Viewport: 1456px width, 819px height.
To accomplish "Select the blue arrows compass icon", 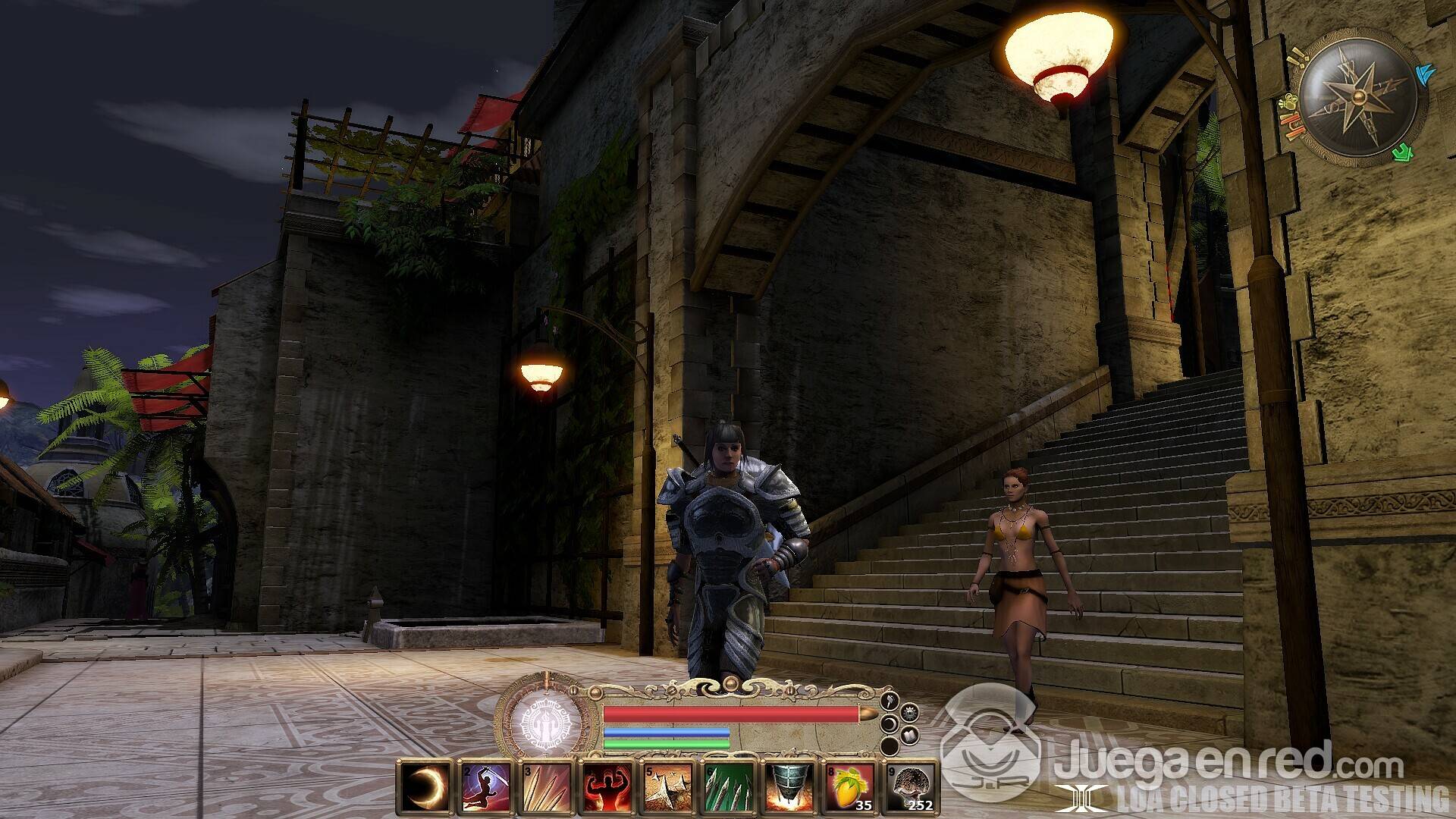I will 1425,74.
